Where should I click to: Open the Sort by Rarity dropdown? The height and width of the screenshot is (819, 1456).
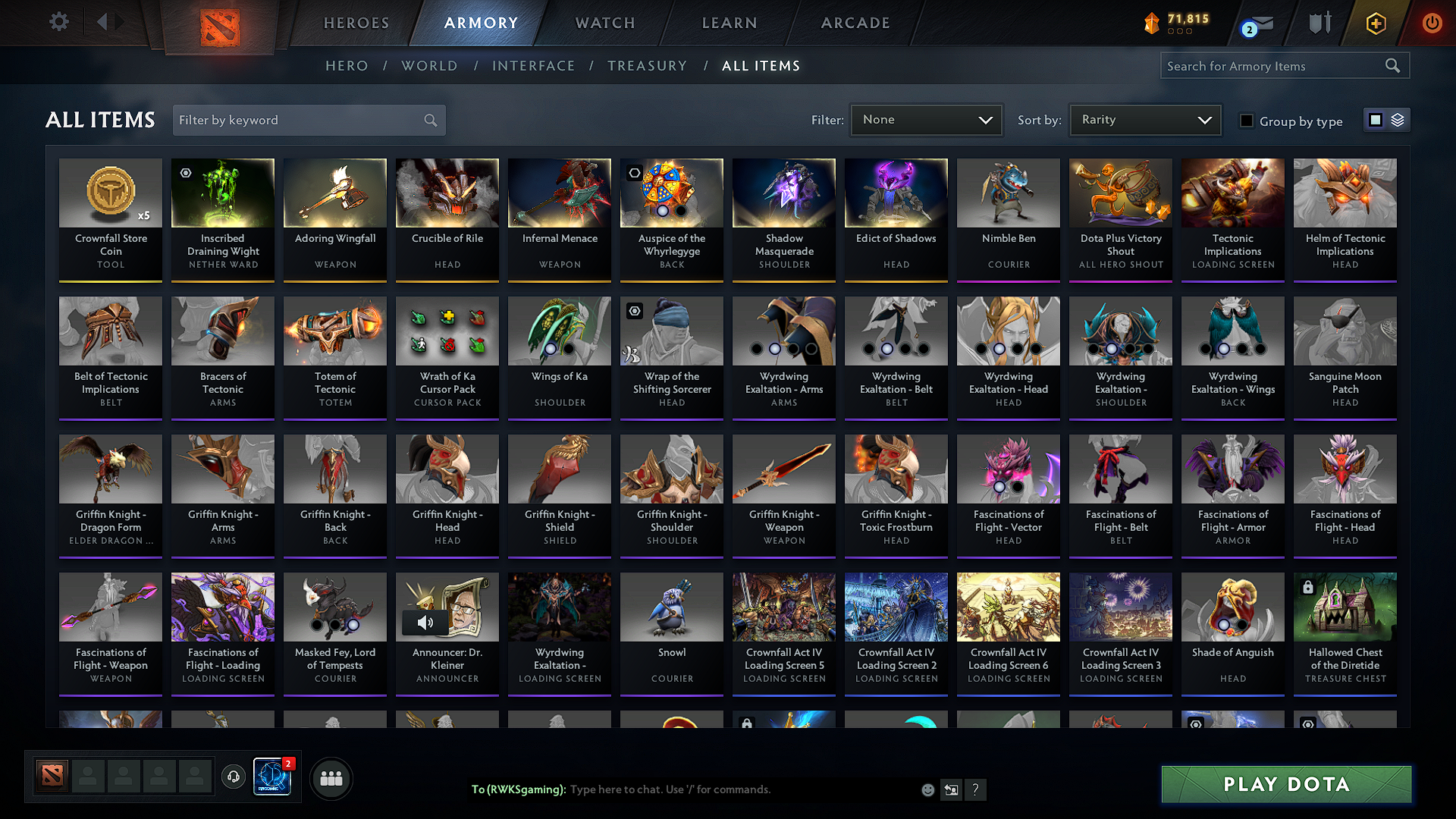(x=1144, y=120)
